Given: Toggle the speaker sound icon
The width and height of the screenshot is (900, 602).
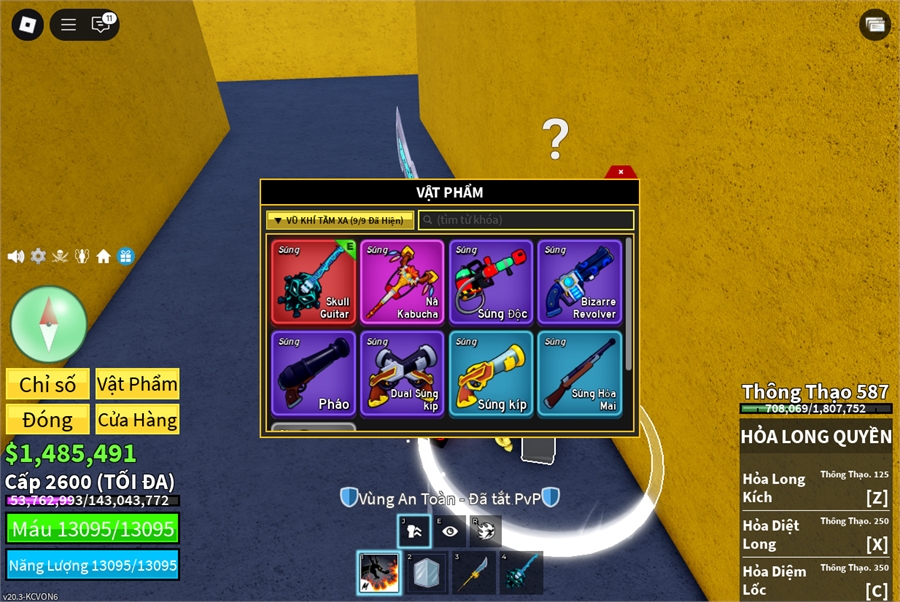Looking at the screenshot, I should 16,256.
